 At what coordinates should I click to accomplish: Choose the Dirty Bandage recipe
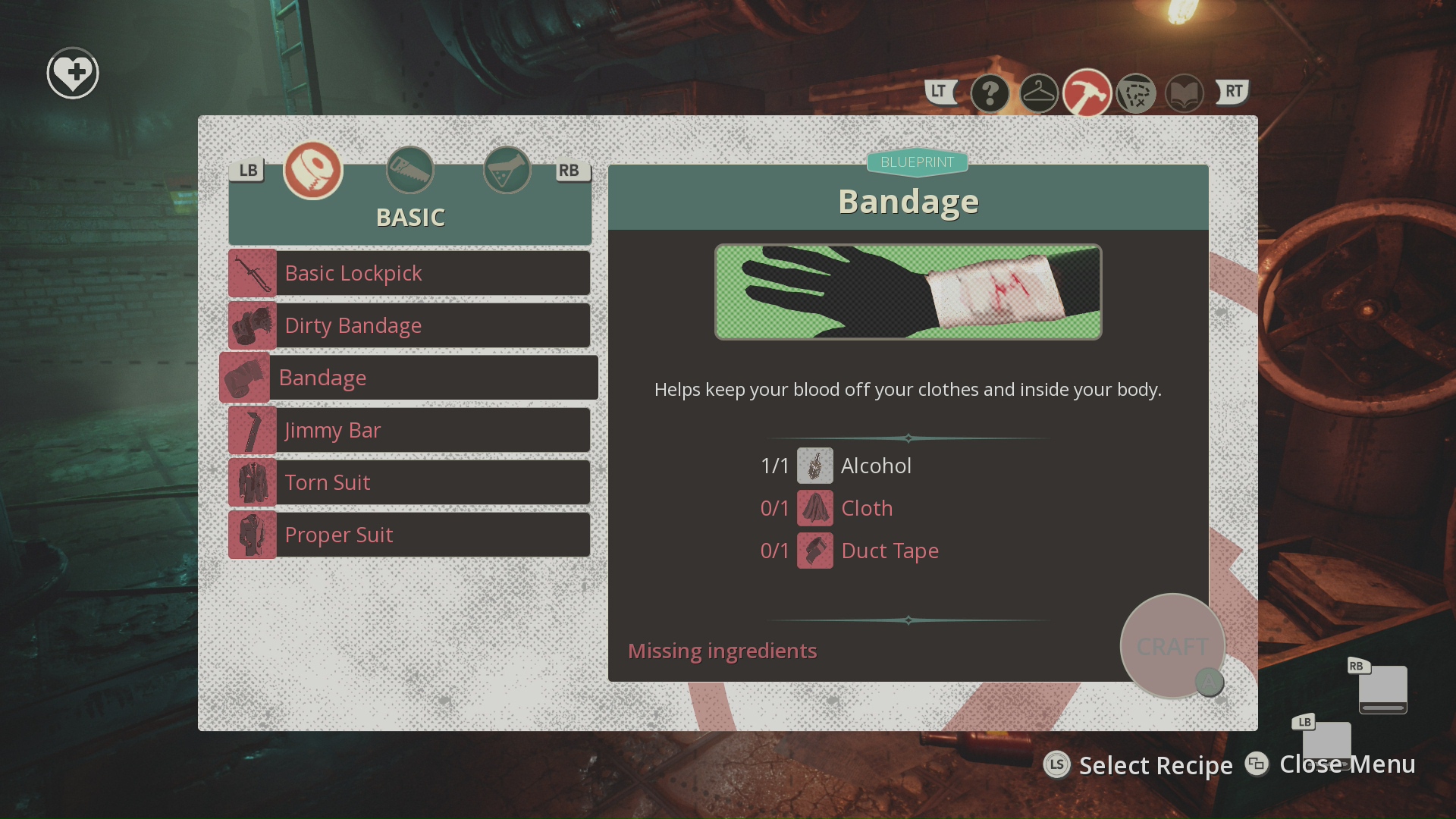[x=409, y=325]
